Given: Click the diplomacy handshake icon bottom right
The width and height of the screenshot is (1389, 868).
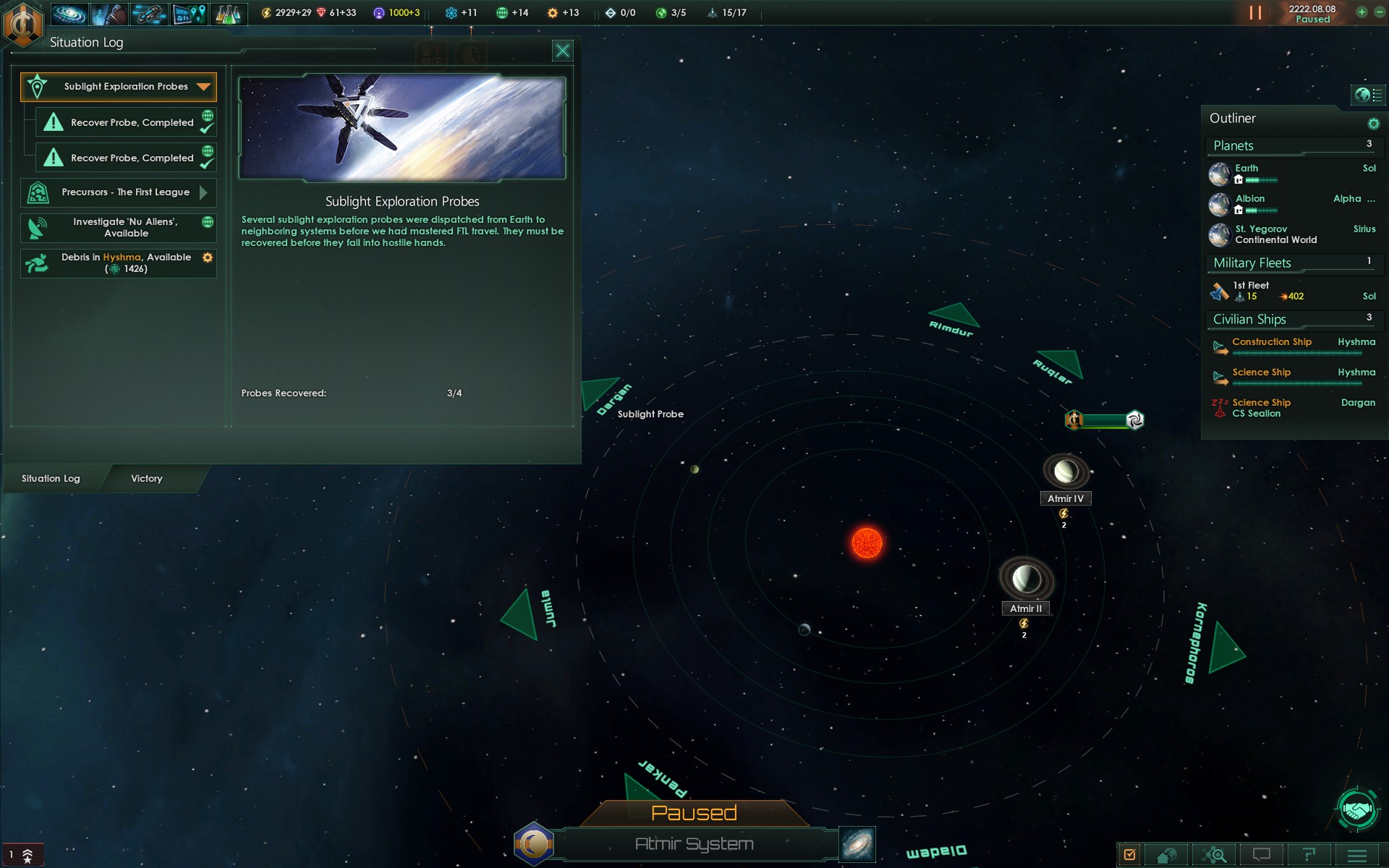Looking at the screenshot, I should point(1359,810).
